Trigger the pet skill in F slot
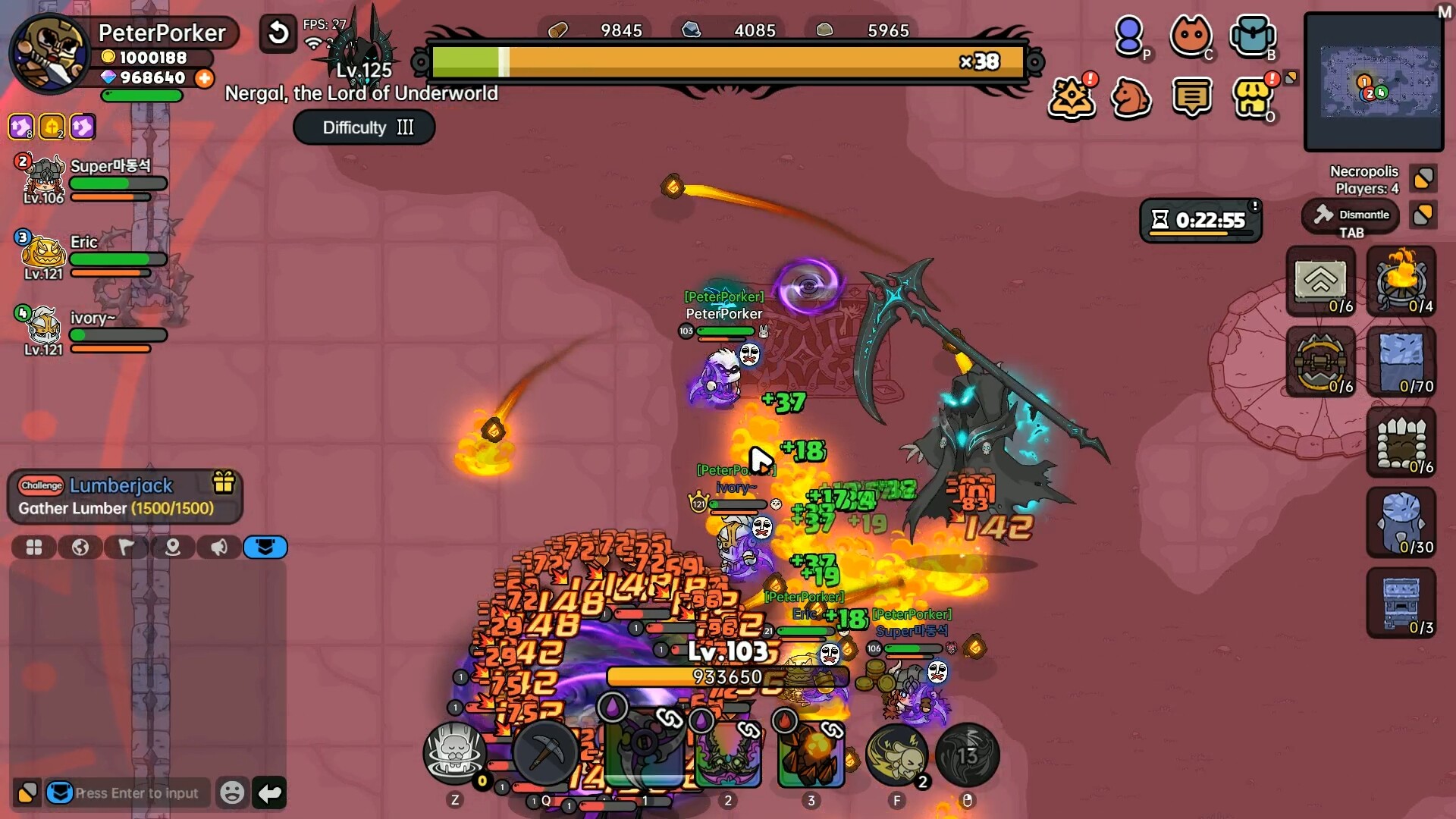Viewport: 1456px width, 819px height. 897,755
